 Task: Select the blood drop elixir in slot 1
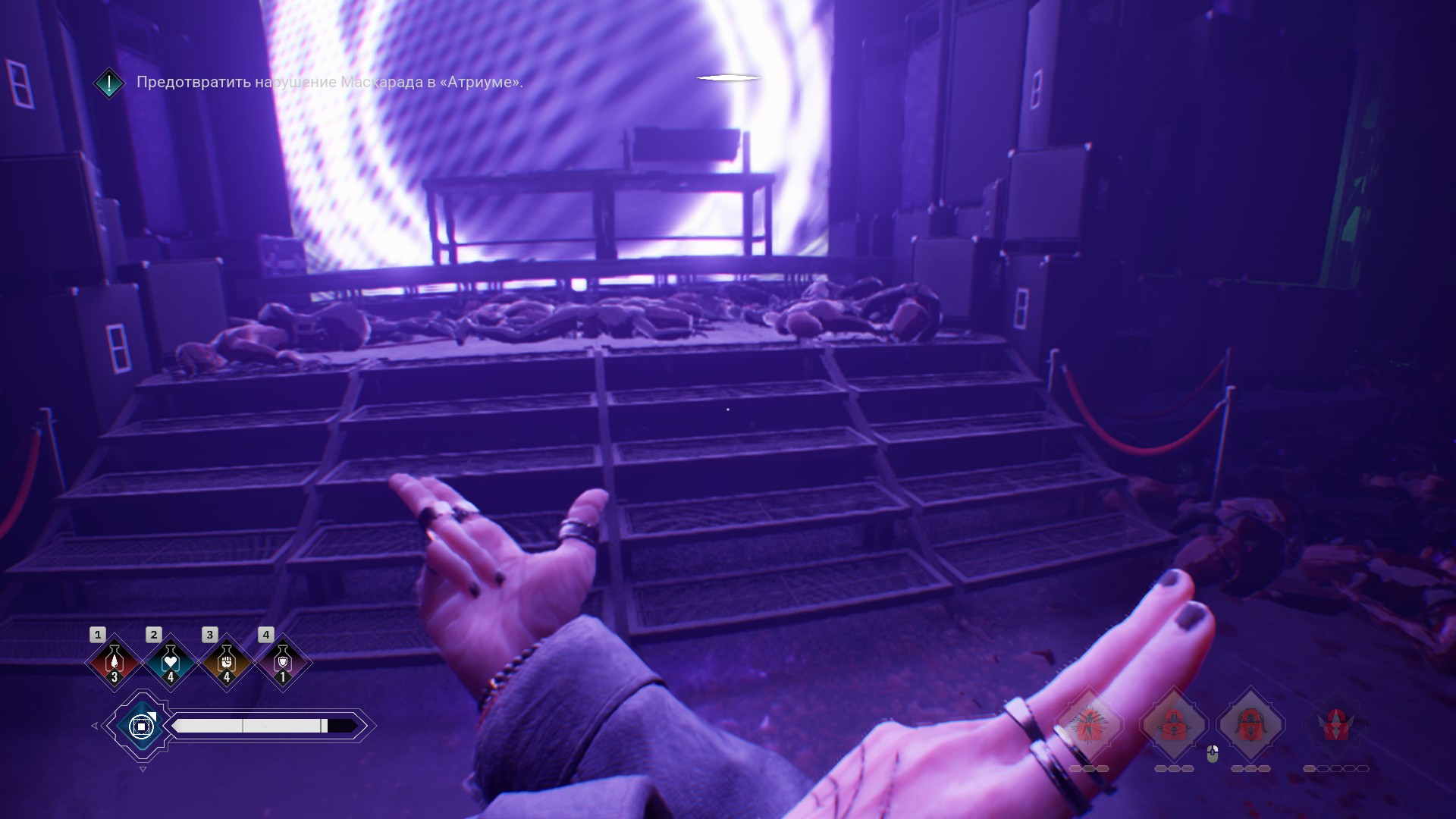[x=115, y=662]
